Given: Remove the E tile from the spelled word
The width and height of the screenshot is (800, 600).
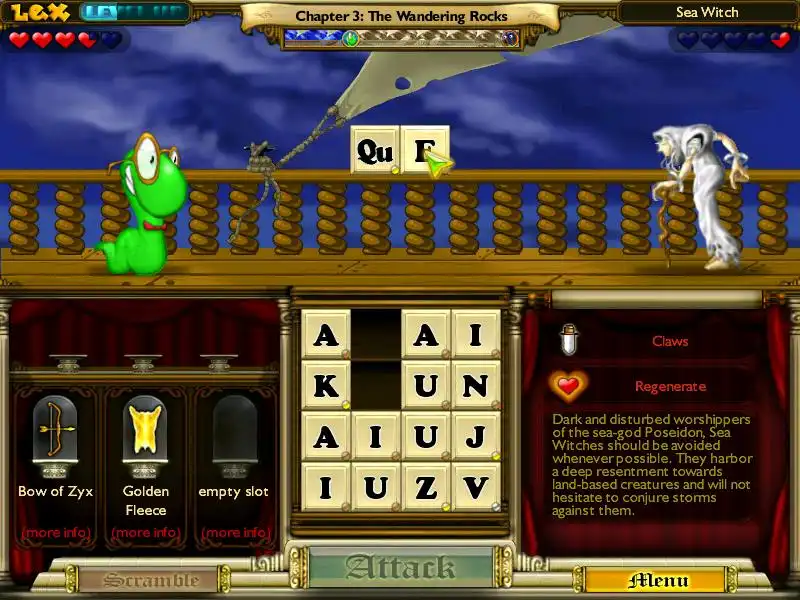Looking at the screenshot, I should (x=425, y=151).
